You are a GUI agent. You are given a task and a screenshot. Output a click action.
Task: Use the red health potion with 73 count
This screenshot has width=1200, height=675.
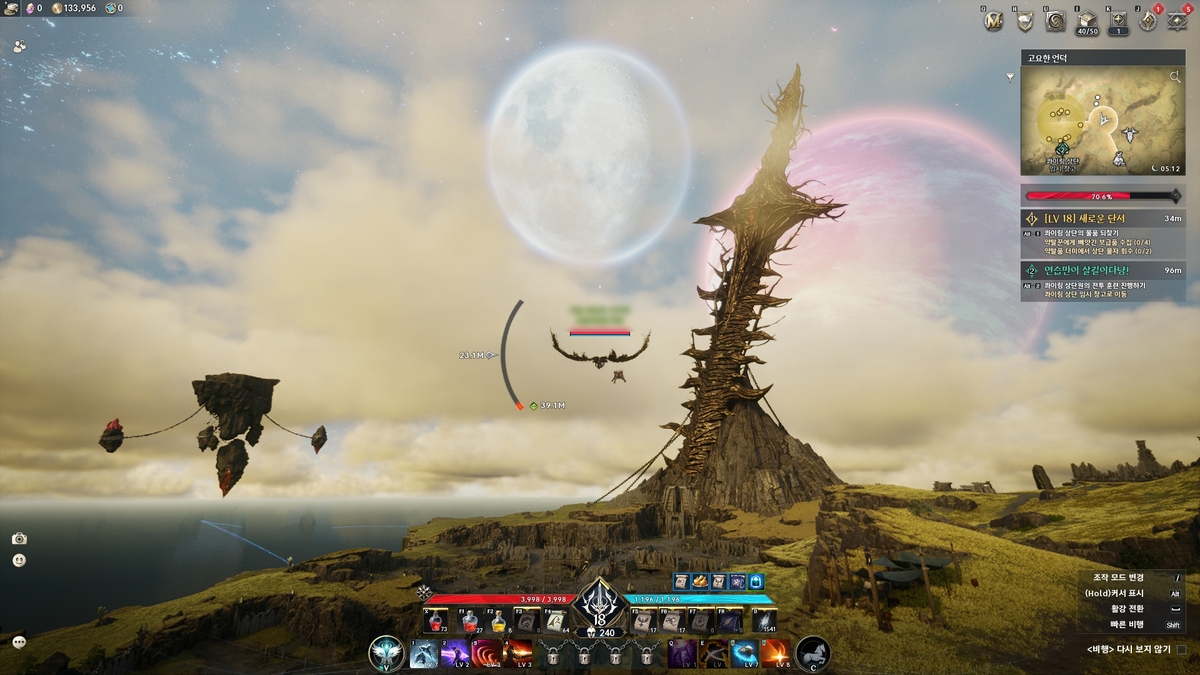point(434,621)
